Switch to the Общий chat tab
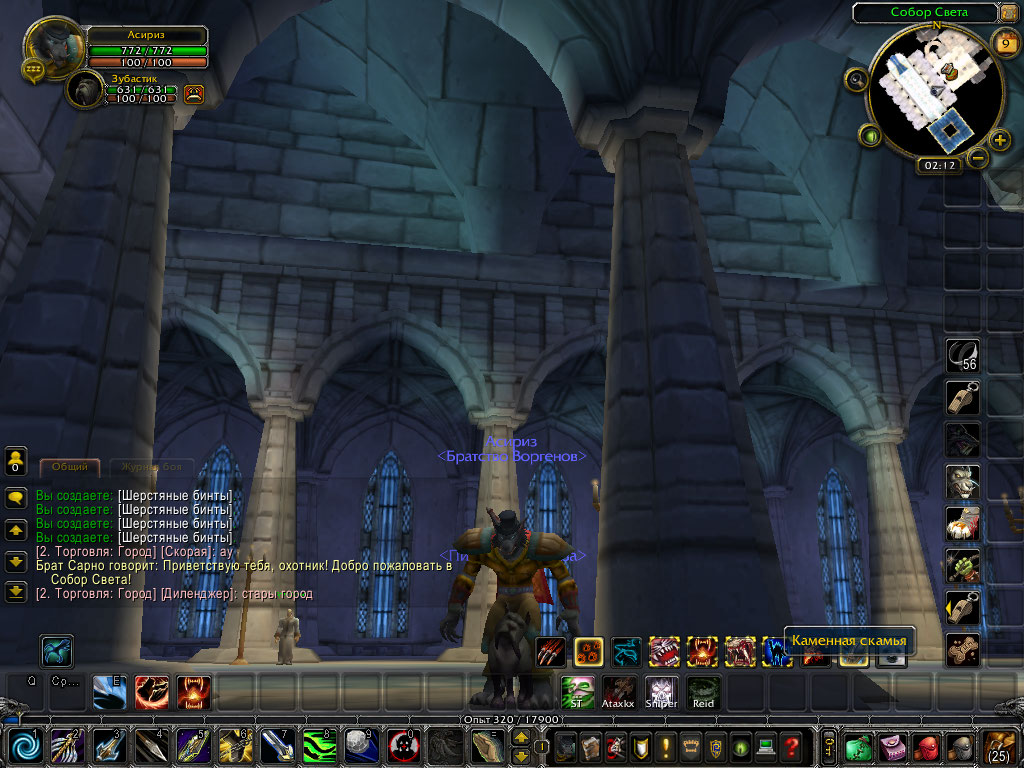1024x768 pixels. point(70,467)
